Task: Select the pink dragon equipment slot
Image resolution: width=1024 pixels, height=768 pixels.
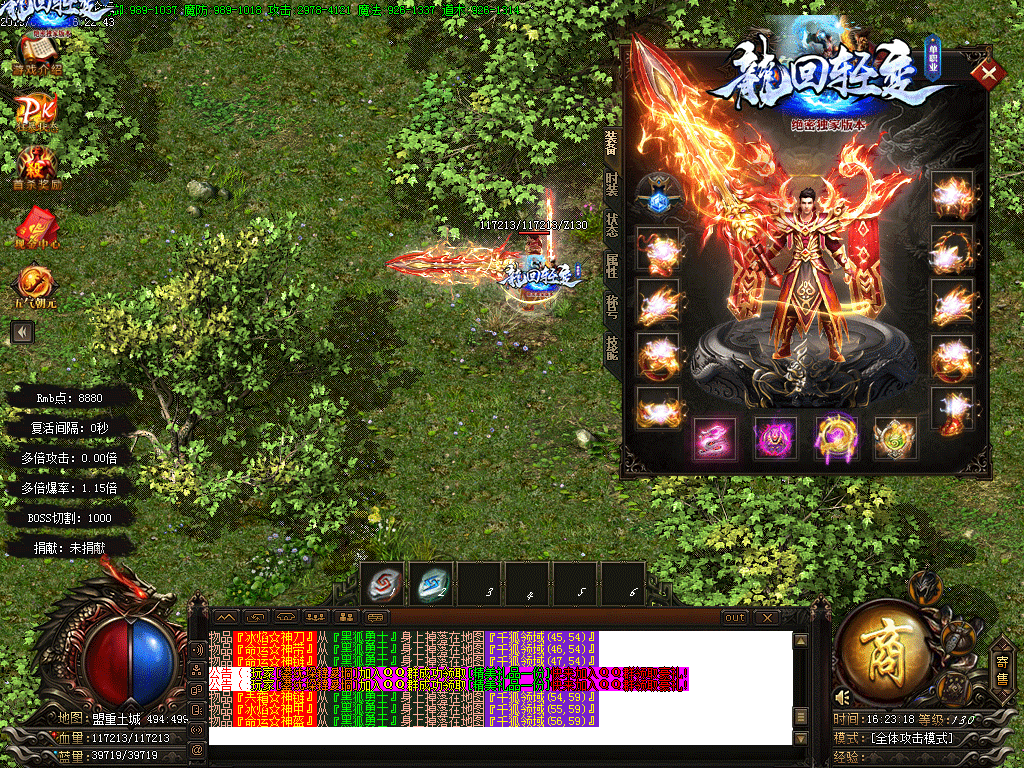Action: coord(715,438)
